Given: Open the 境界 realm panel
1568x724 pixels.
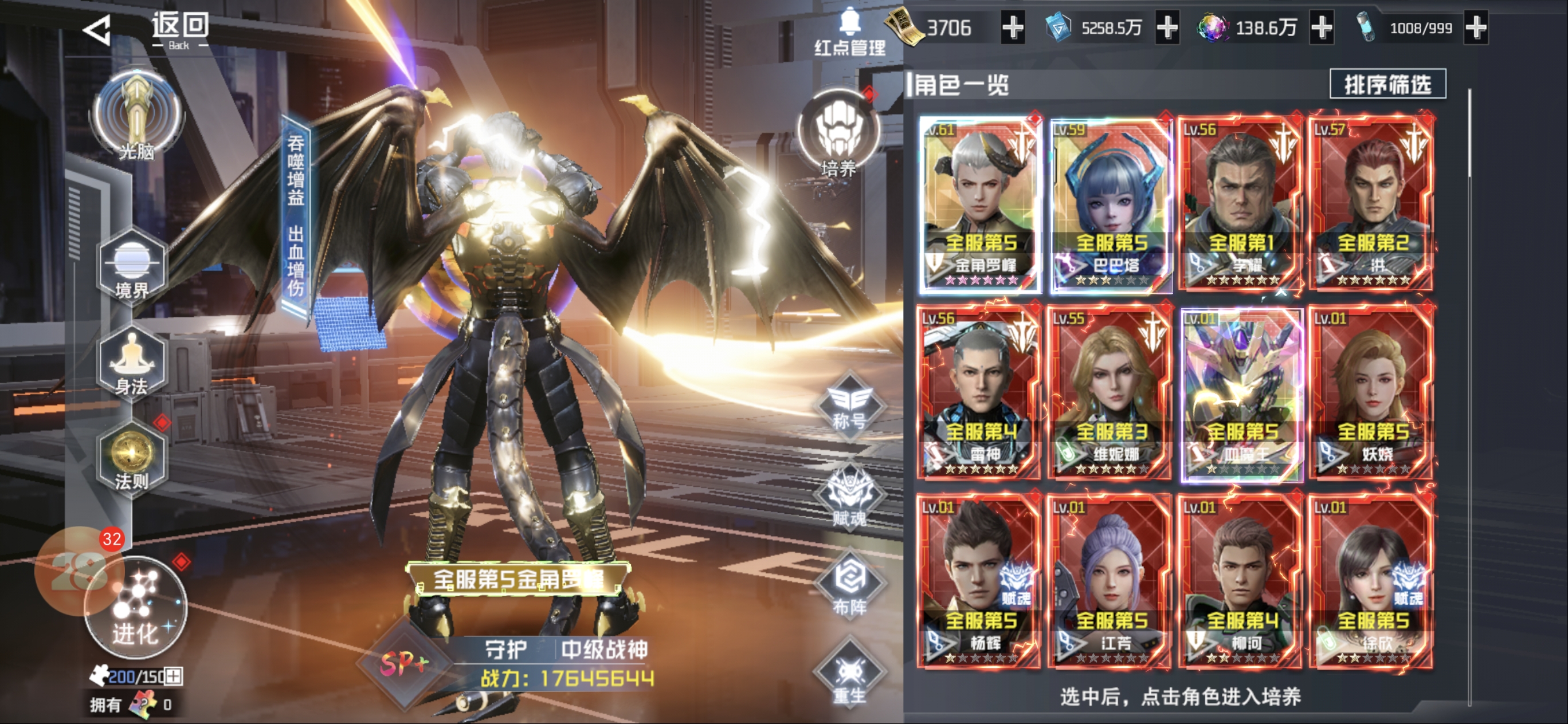Looking at the screenshot, I should click(131, 266).
